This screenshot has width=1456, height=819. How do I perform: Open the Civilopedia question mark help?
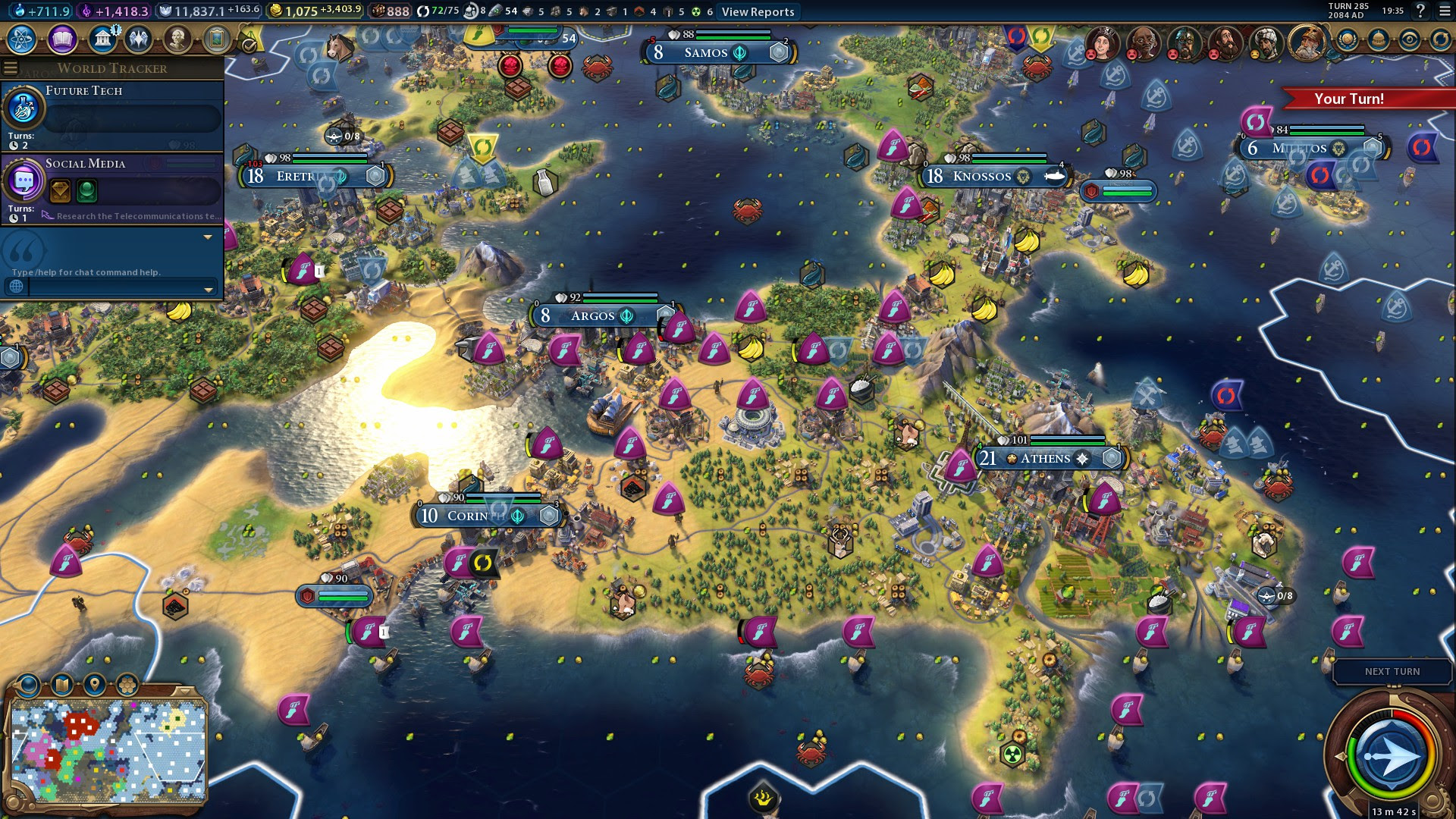[x=1420, y=11]
